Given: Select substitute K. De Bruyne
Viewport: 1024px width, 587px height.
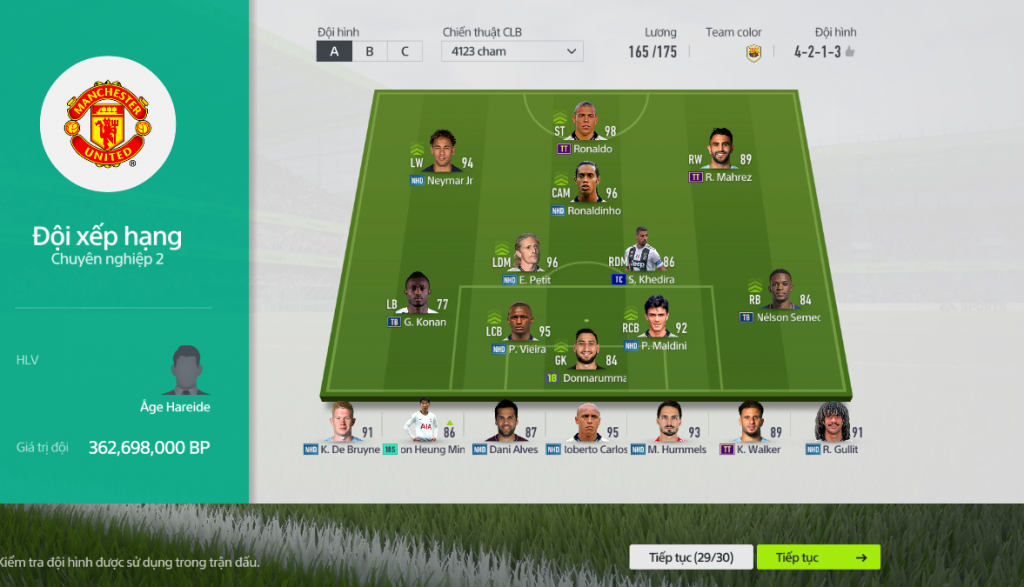Looking at the screenshot, I should [x=342, y=423].
